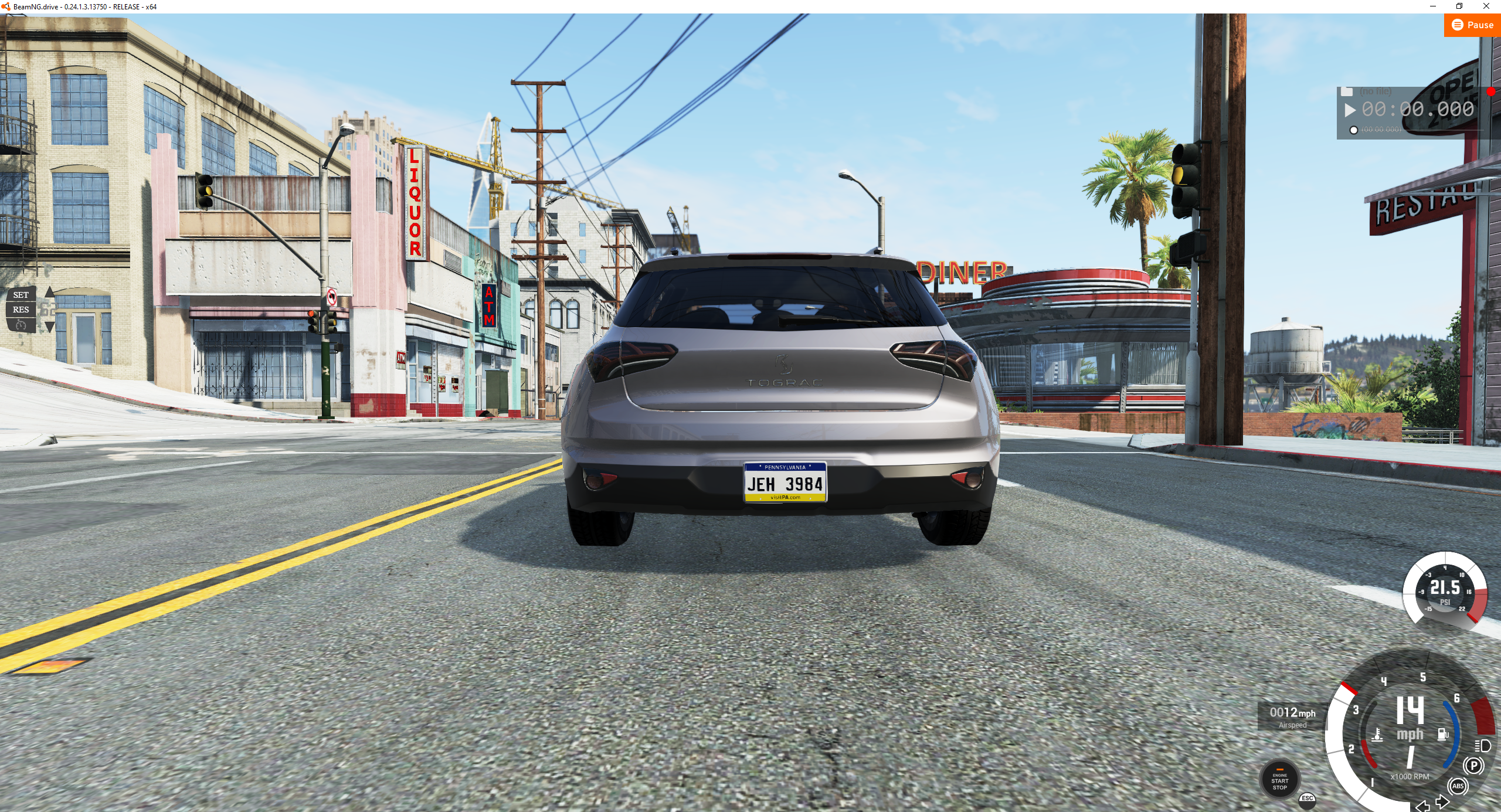Screen dimensions: 1501x812
Task: Click the RES cruise control button
Action: coord(21,310)
